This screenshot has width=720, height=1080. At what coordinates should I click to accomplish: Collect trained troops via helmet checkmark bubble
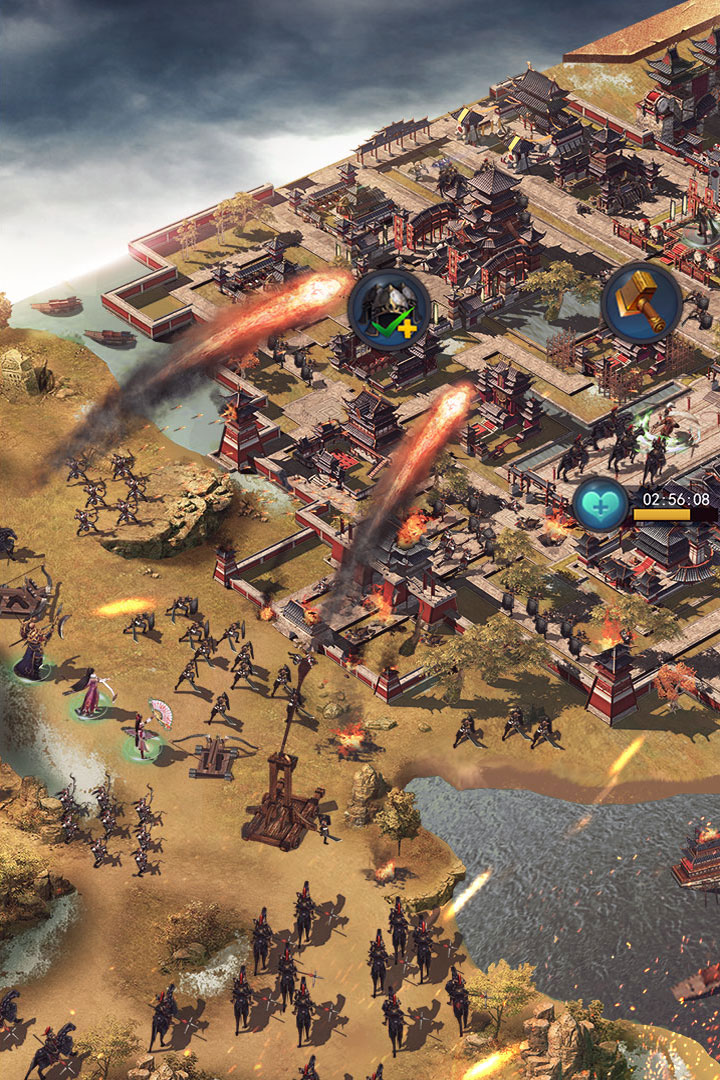tap(389, 309)
